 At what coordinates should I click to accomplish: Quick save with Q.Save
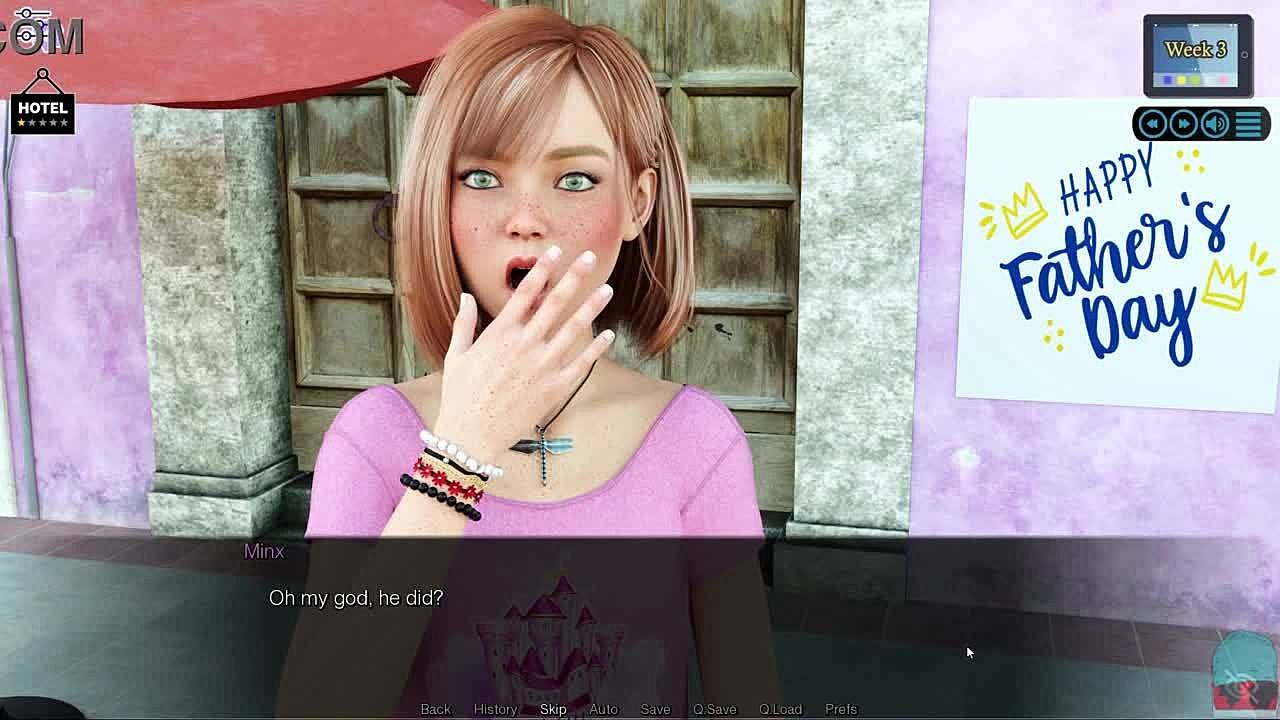[714, 709]
